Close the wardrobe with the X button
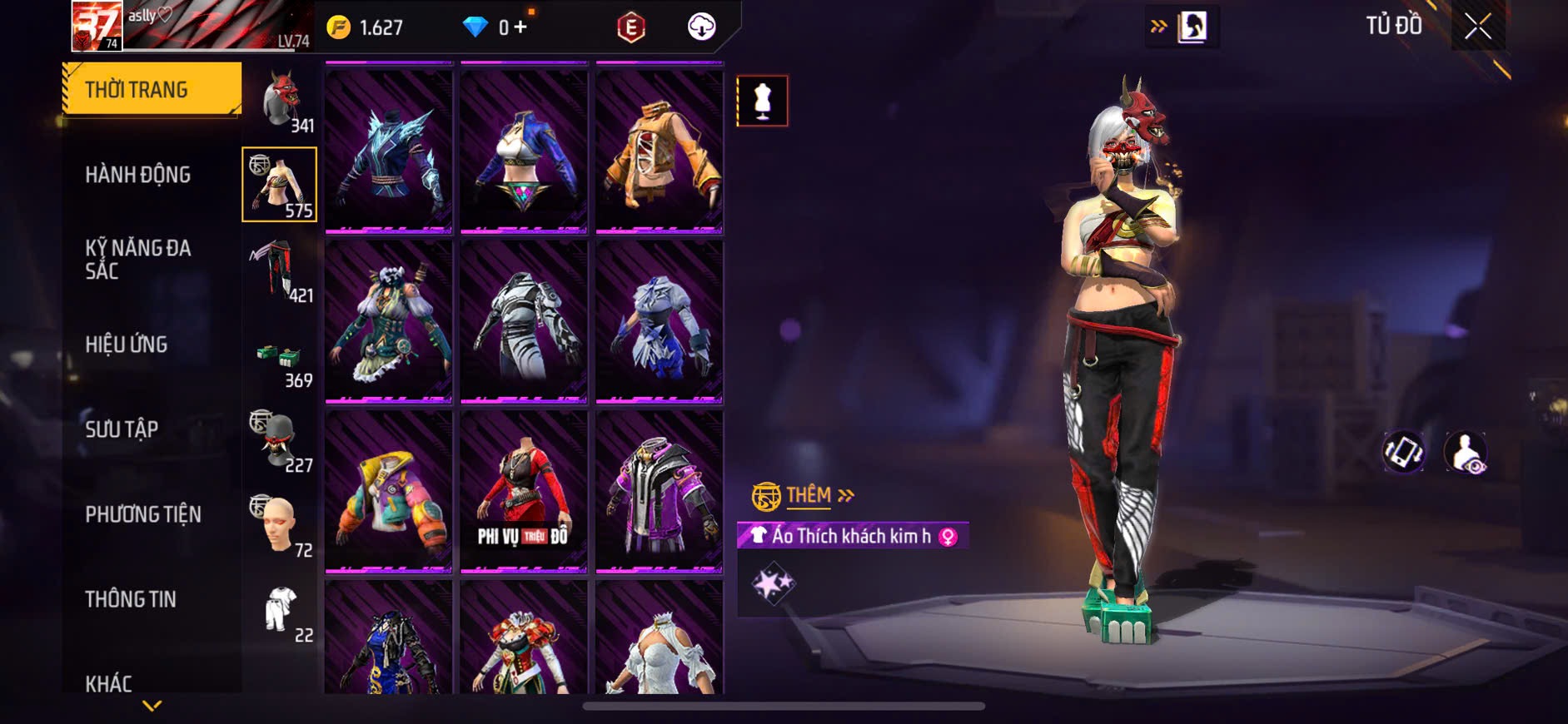The image size is (1568, 724). pyautogui.click(x=1478, y=27)
